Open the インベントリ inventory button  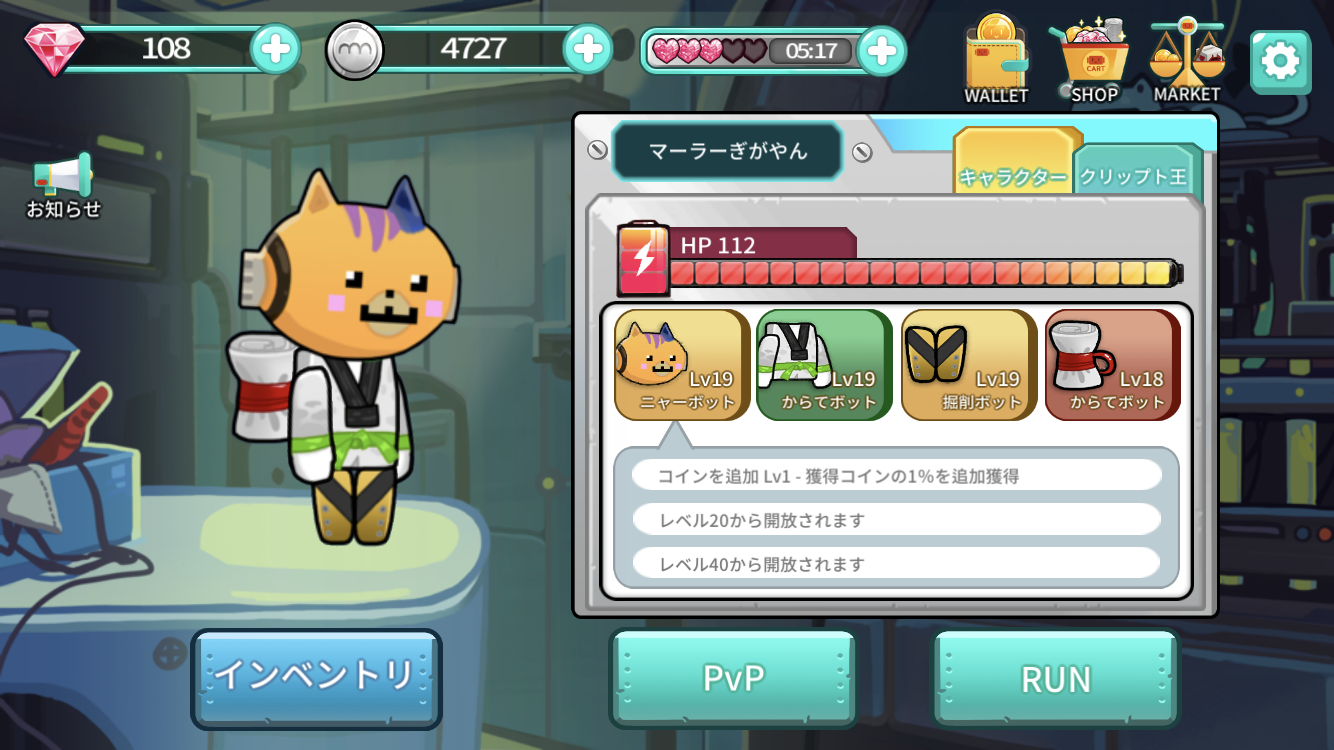pyautogui.click(x=316, y=677)
